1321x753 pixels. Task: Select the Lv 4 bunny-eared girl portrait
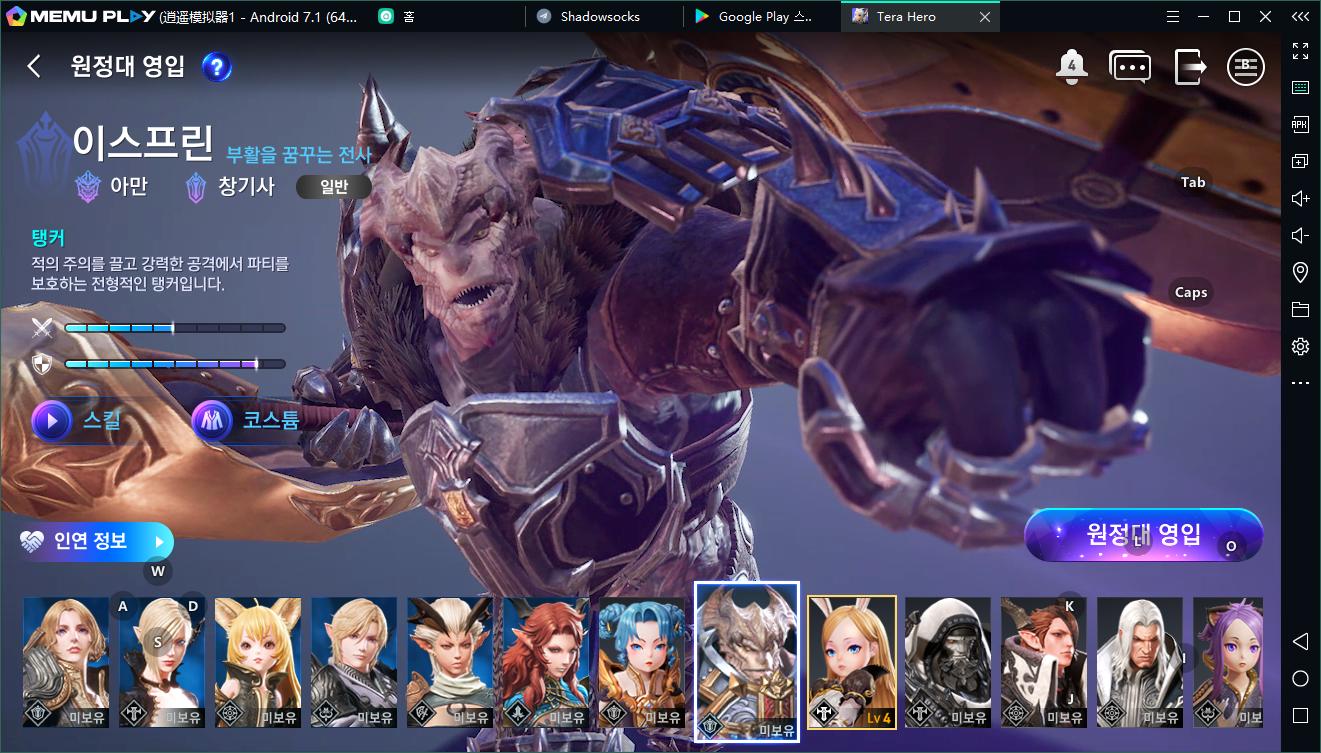pyautogui.click(x=851, y=662)
